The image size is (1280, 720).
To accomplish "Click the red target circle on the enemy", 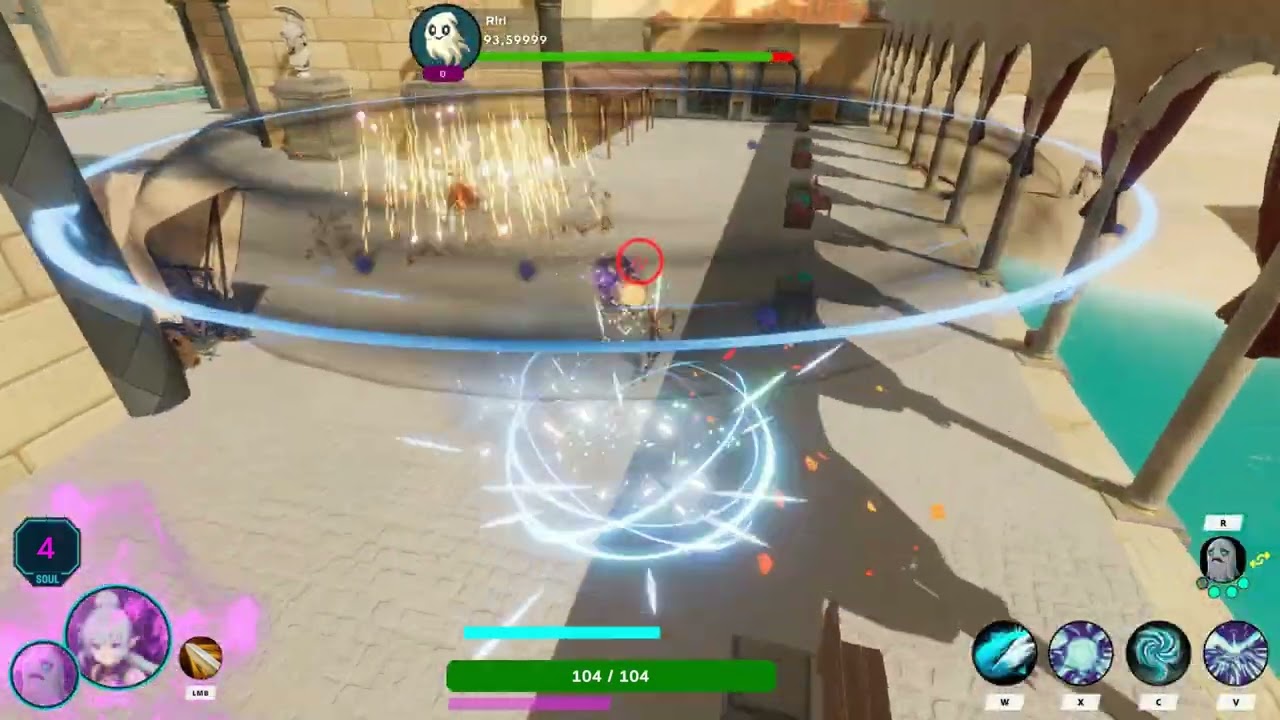I will pos(641,262).
